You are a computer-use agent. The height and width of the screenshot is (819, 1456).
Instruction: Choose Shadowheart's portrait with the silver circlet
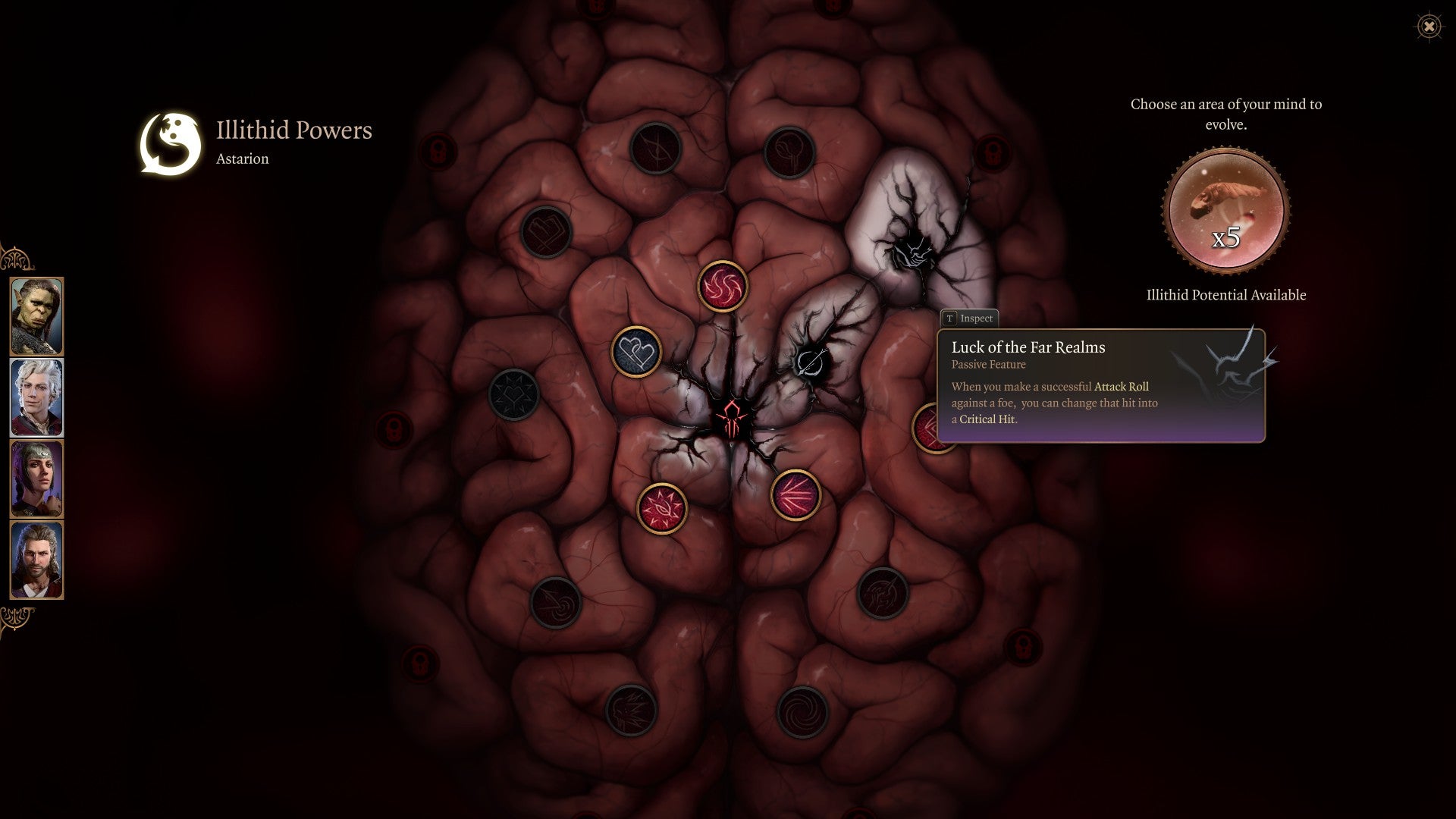(x=36, y=479)
